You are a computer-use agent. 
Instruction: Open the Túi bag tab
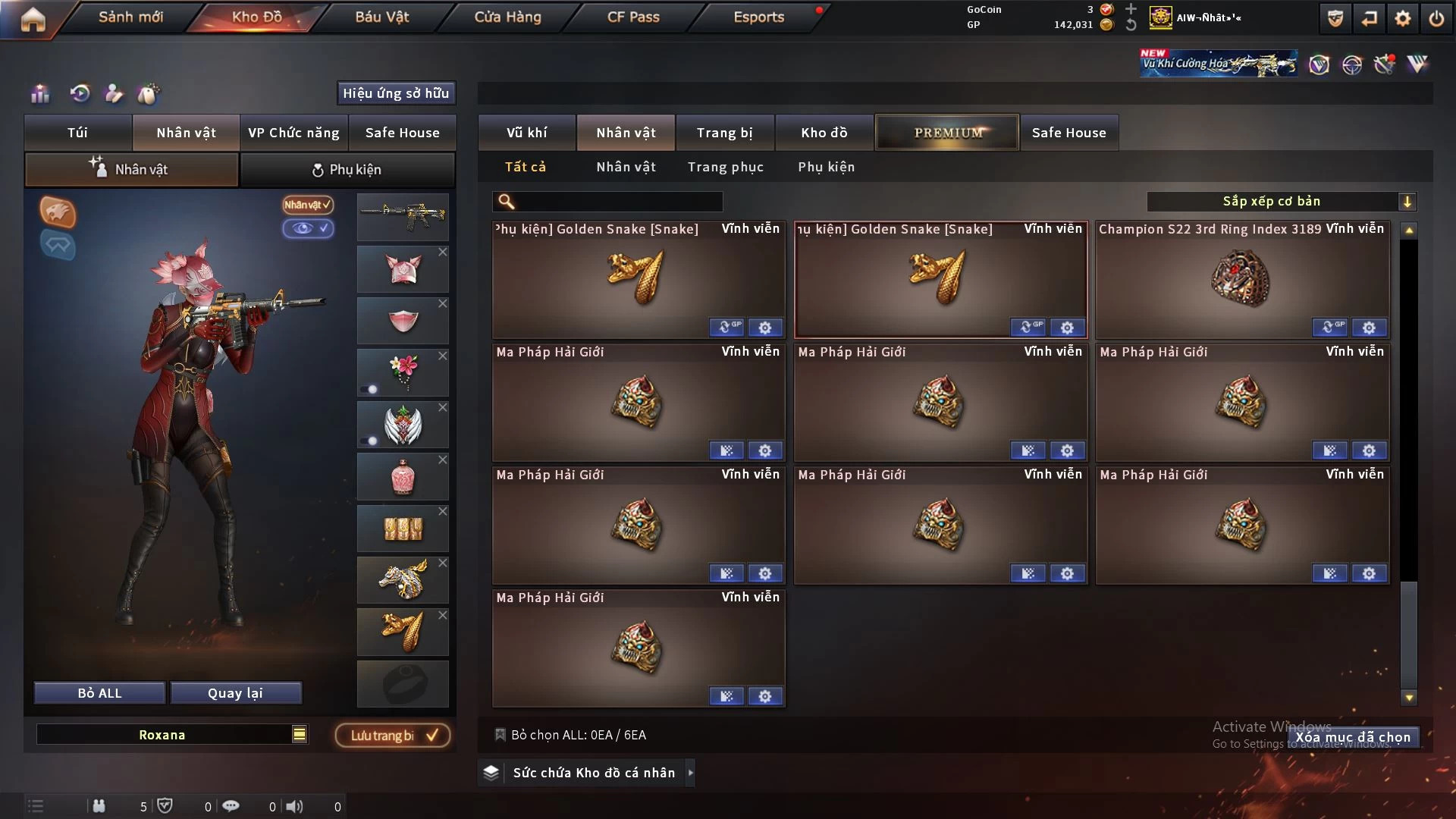pos(77,133)
